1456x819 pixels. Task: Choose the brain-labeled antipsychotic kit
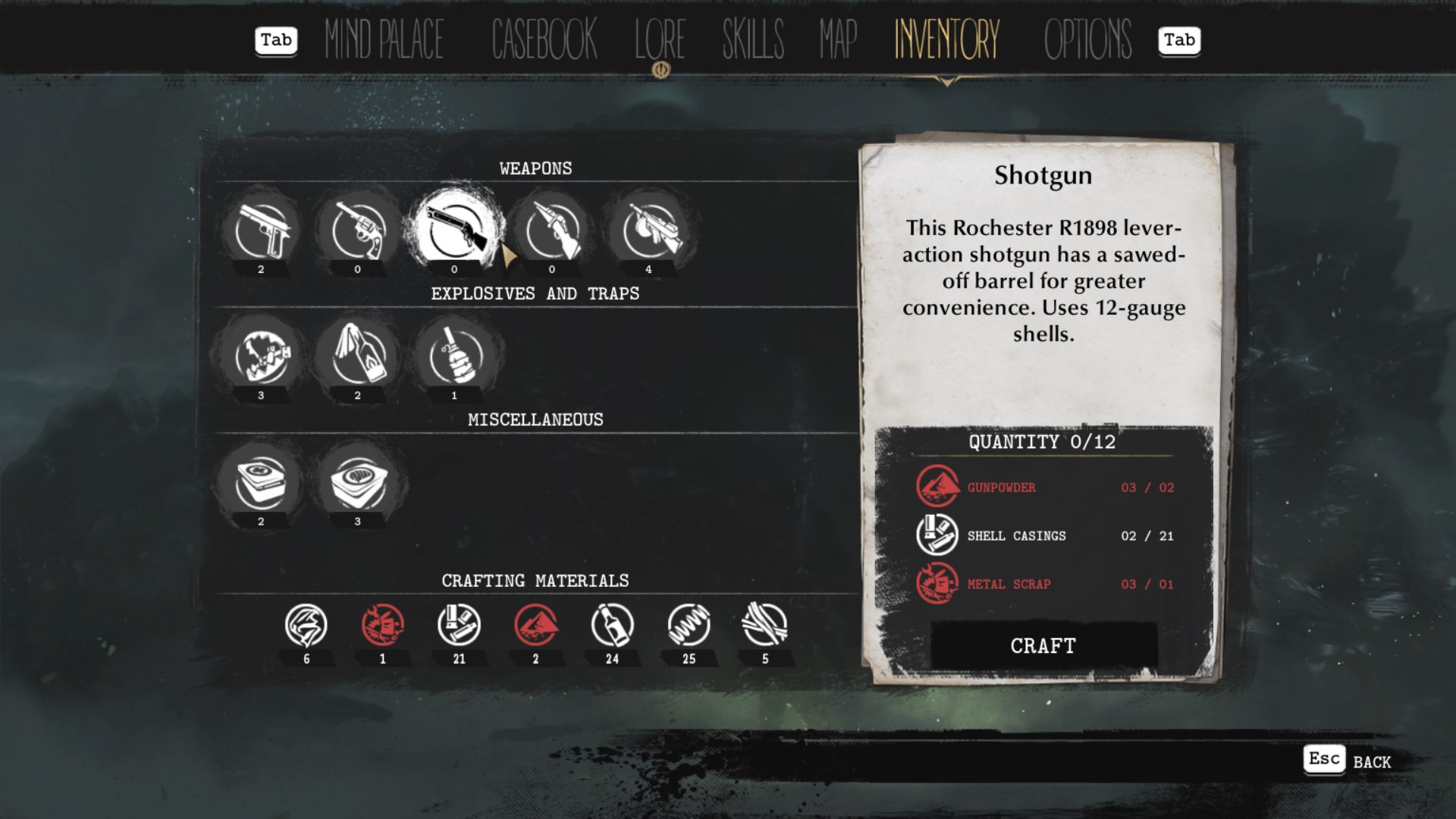pyautogui.click(x=358, y=482)
